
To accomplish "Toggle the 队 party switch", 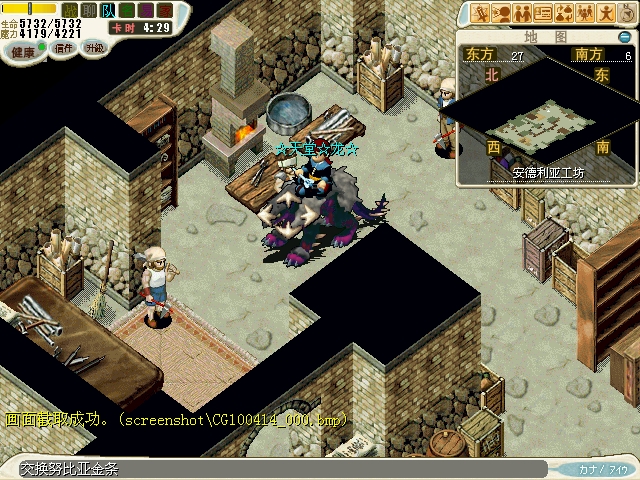I will point(106,9).
